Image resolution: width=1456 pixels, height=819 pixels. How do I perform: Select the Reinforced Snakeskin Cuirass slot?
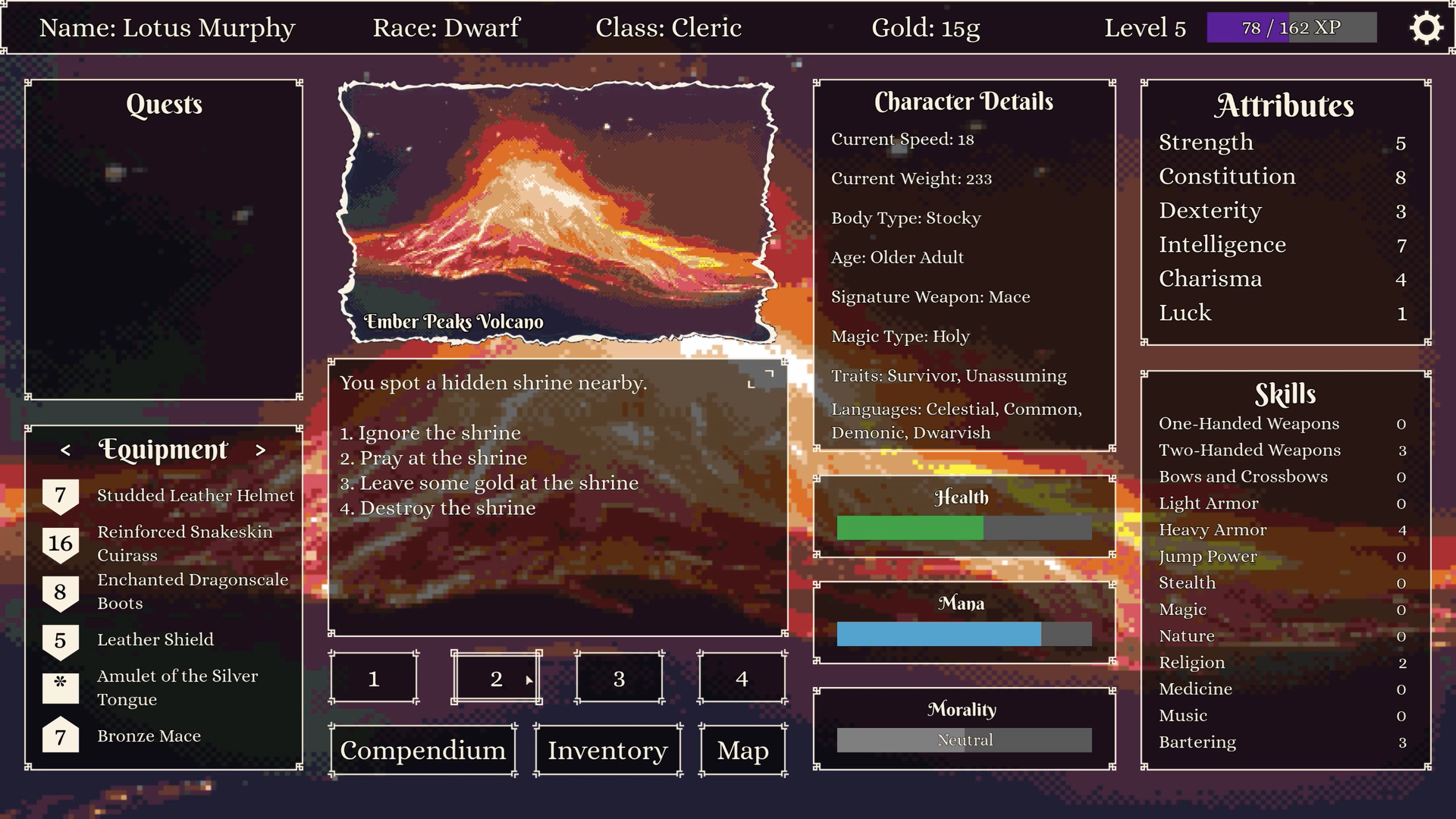coord(184,543)
